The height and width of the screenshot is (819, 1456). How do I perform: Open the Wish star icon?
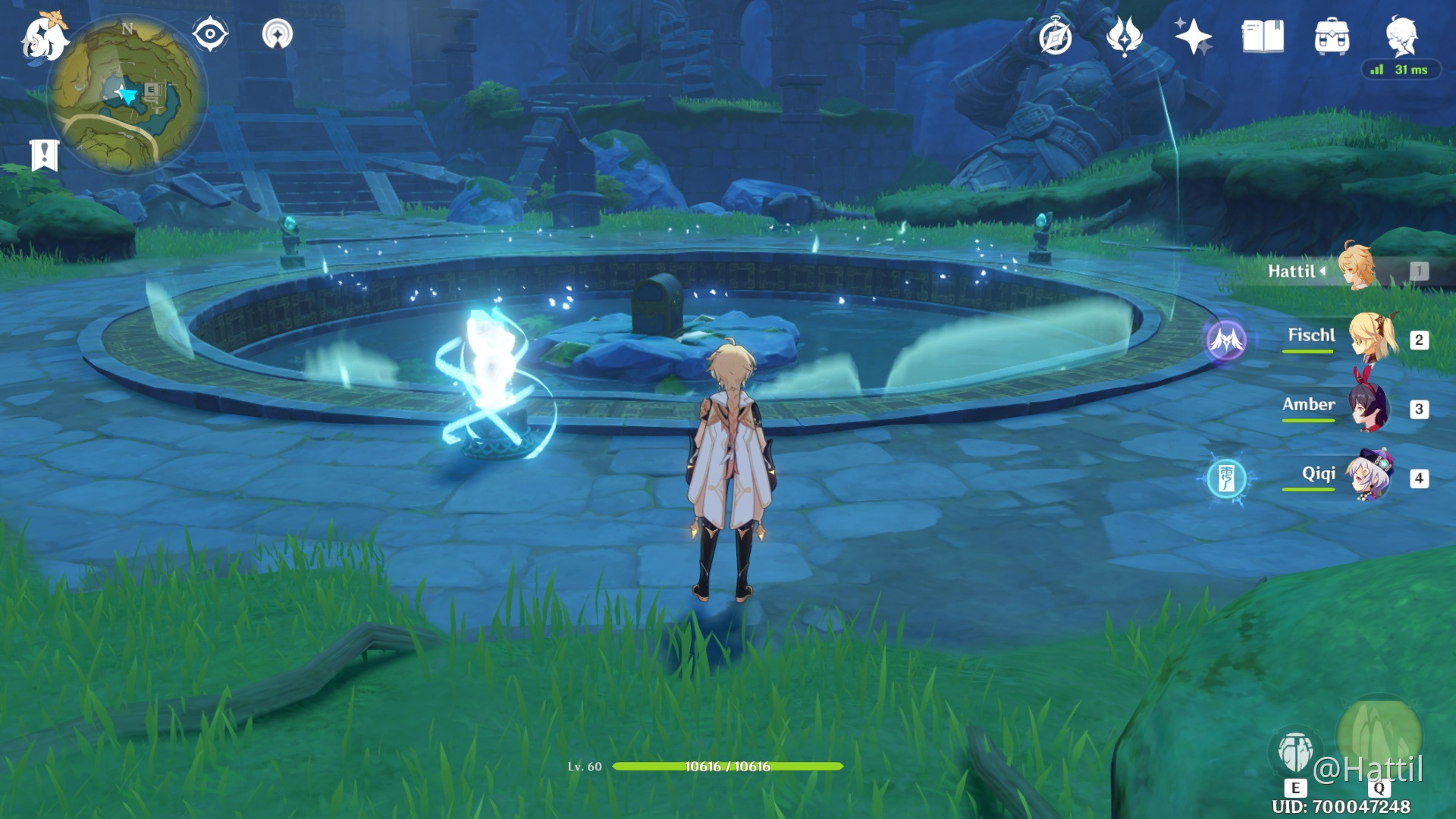1193,36
